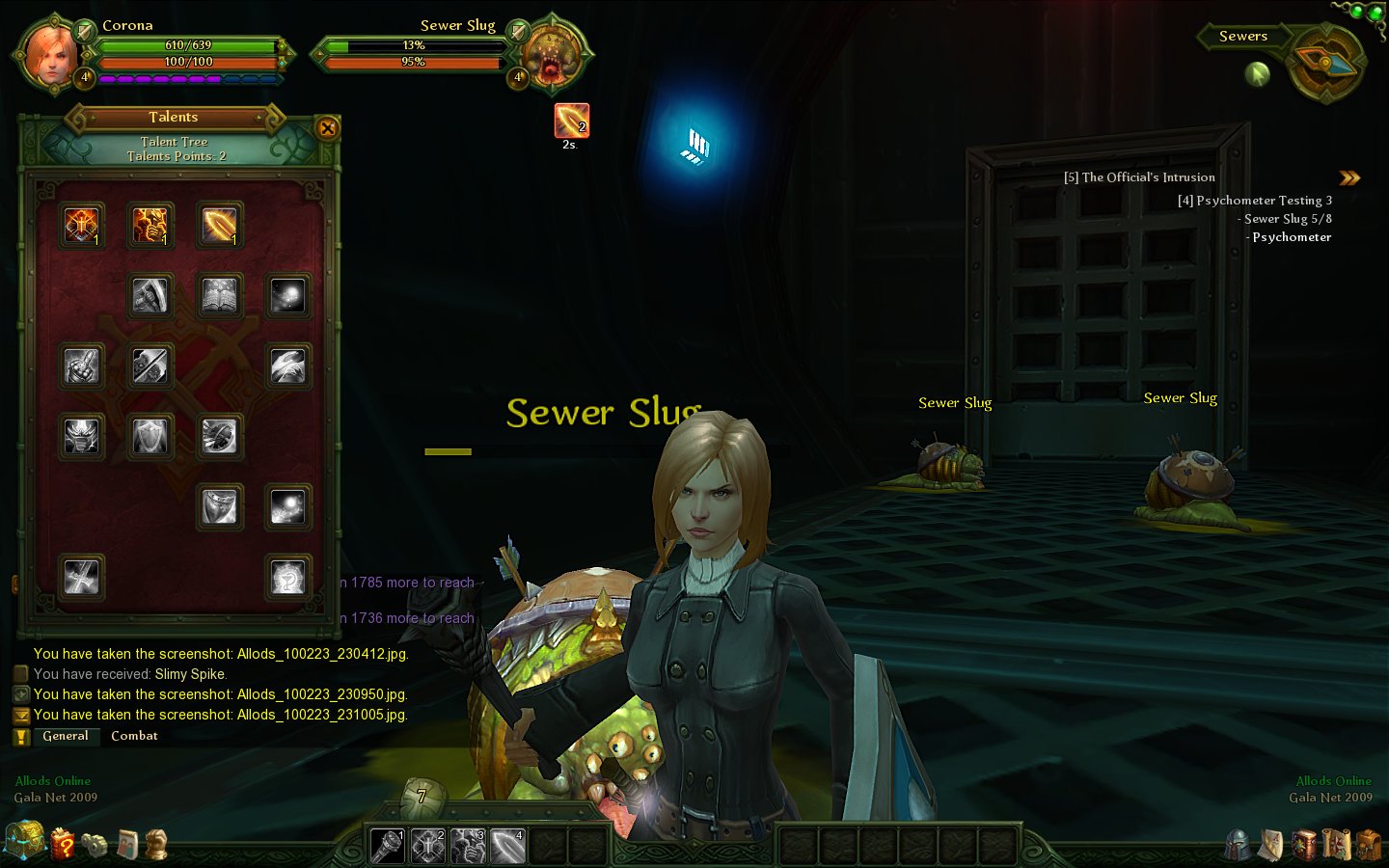1389x868 pixels.
Task: Select The Official's Intrusion quest entry
Action: (1139, 177)
